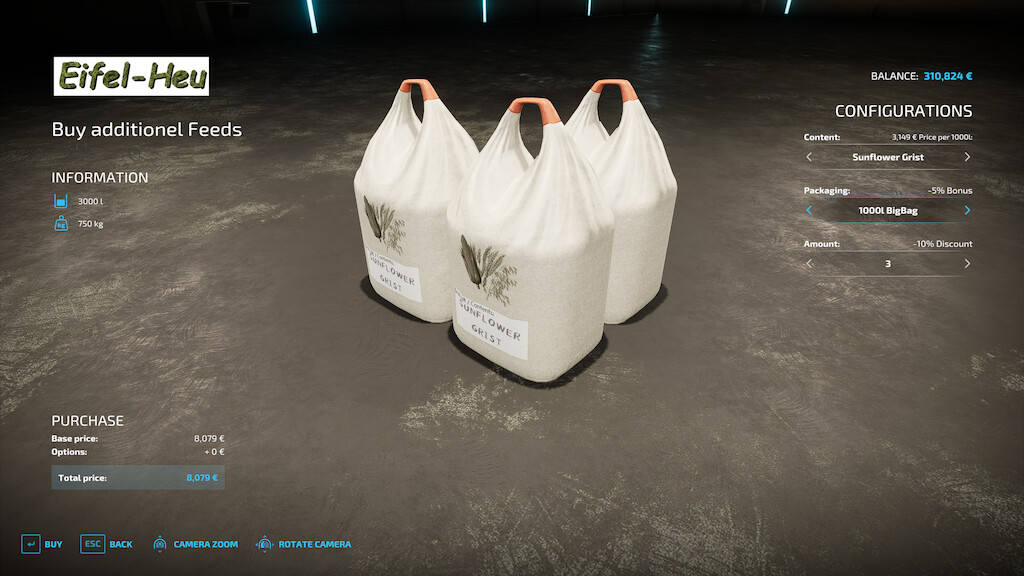Decrease the Amount below 3
Viewport: 1024px width, 576px height.
tap(809, 264)
